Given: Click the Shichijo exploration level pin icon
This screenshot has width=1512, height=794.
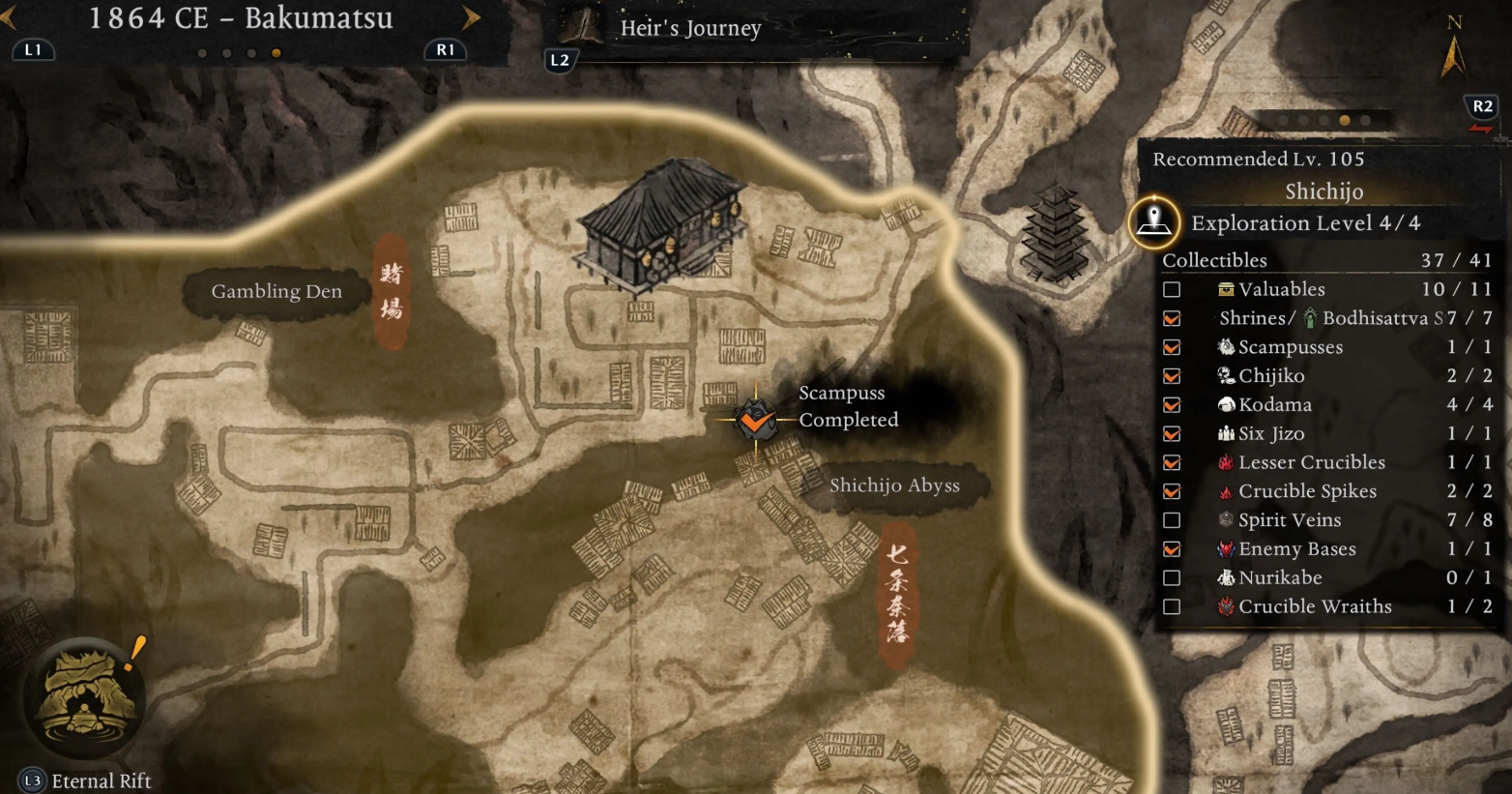Looking at the screenshot, I should [x=1153, y=221].
